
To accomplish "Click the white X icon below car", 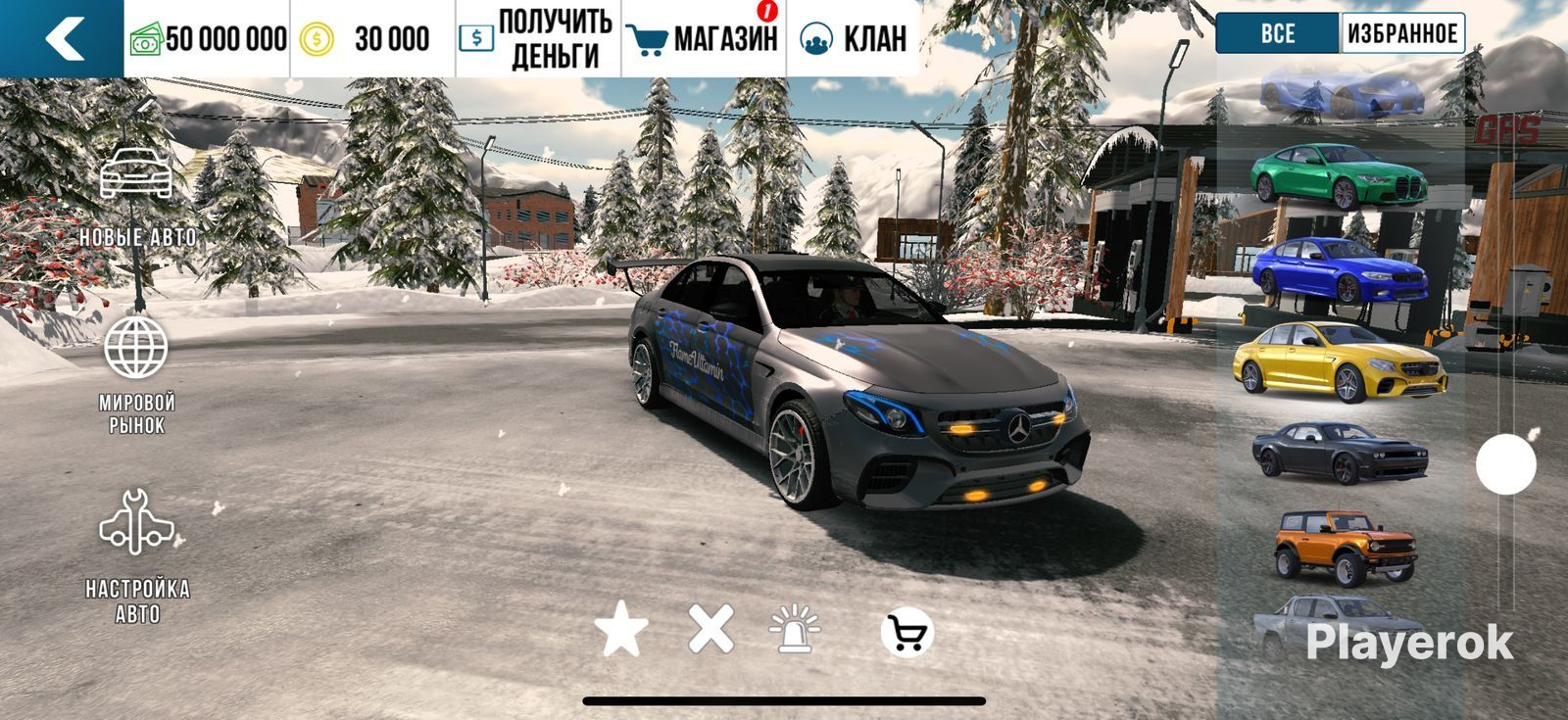I will pyautogui.click(x=710, y=629).
